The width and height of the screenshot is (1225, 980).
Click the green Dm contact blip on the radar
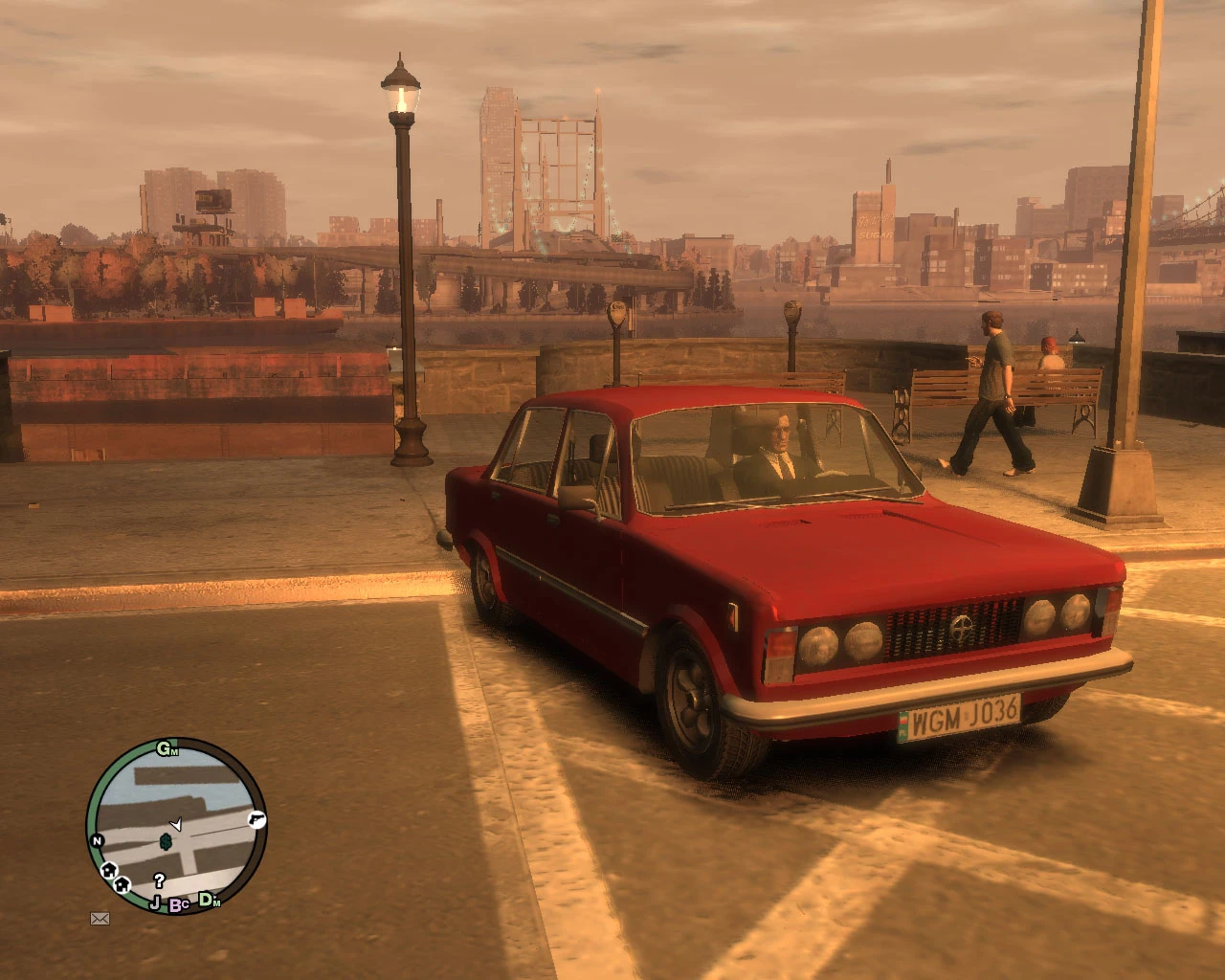pyautogui.click(x=207, y=901)
